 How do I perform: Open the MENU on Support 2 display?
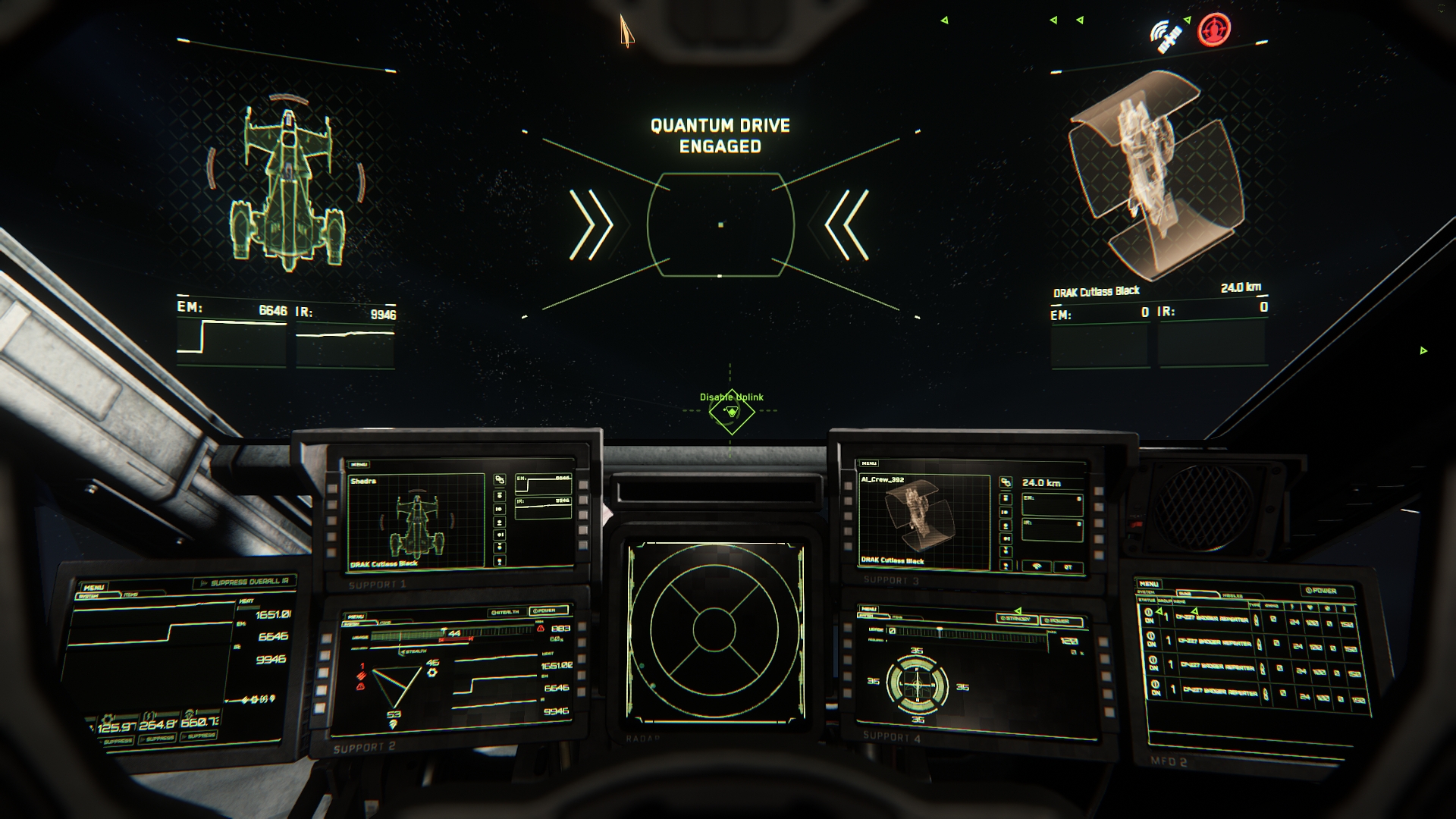coord(355,617)
